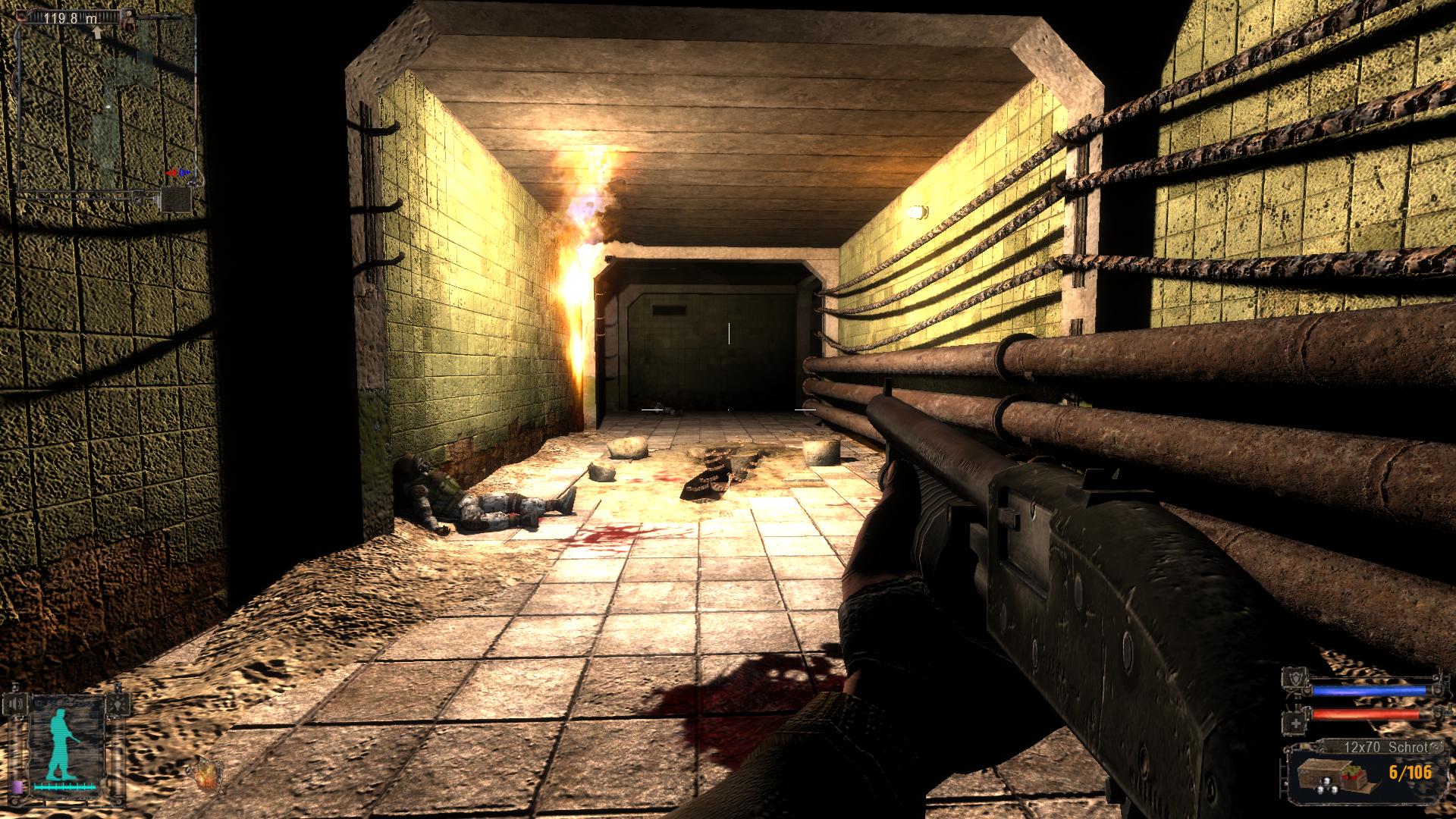The image size is (1456, 819).
Task: Select the health cross icon
Action: tap(1296, 722)
